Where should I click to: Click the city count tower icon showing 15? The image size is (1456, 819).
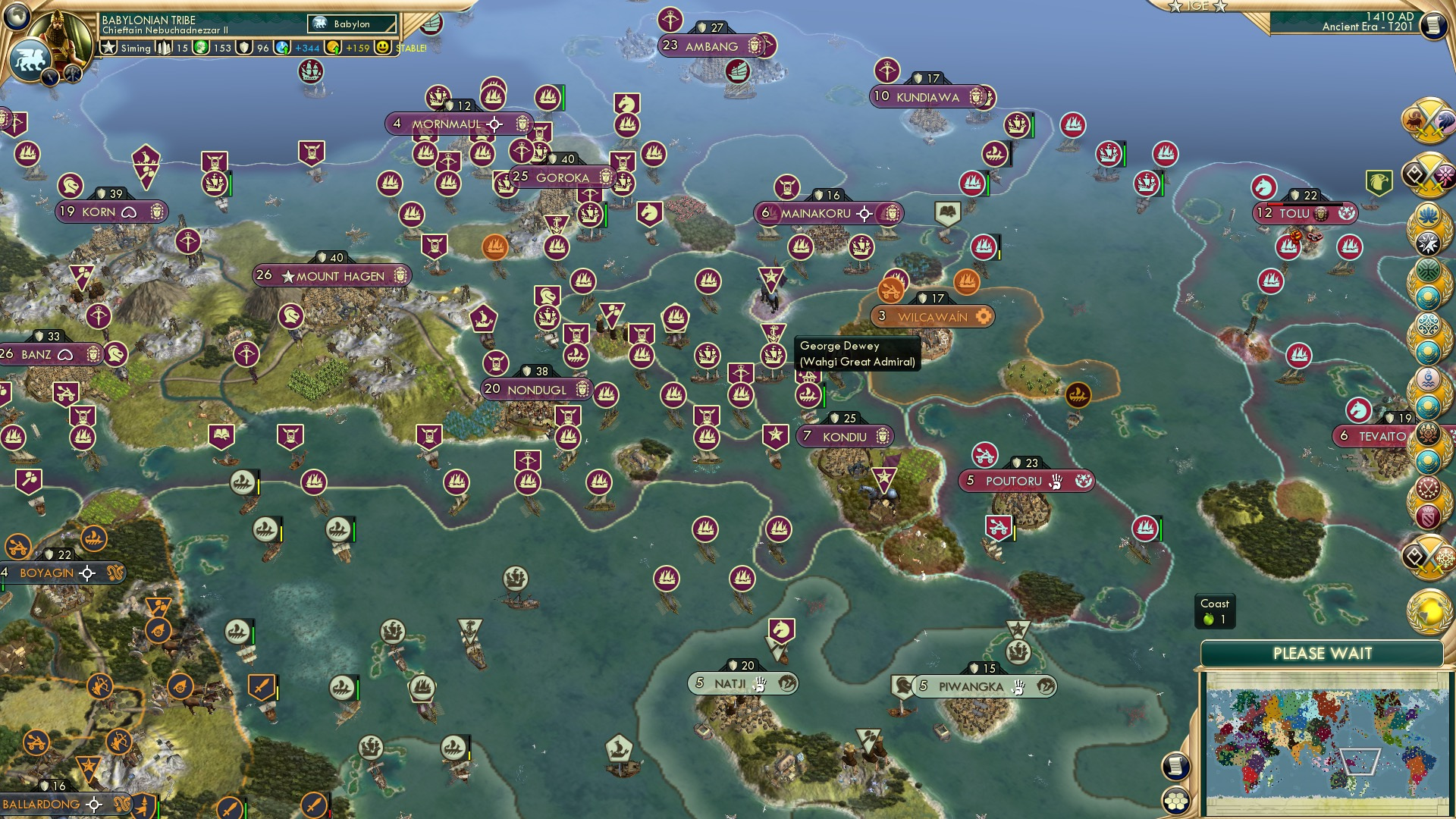(x=164, y=48)
